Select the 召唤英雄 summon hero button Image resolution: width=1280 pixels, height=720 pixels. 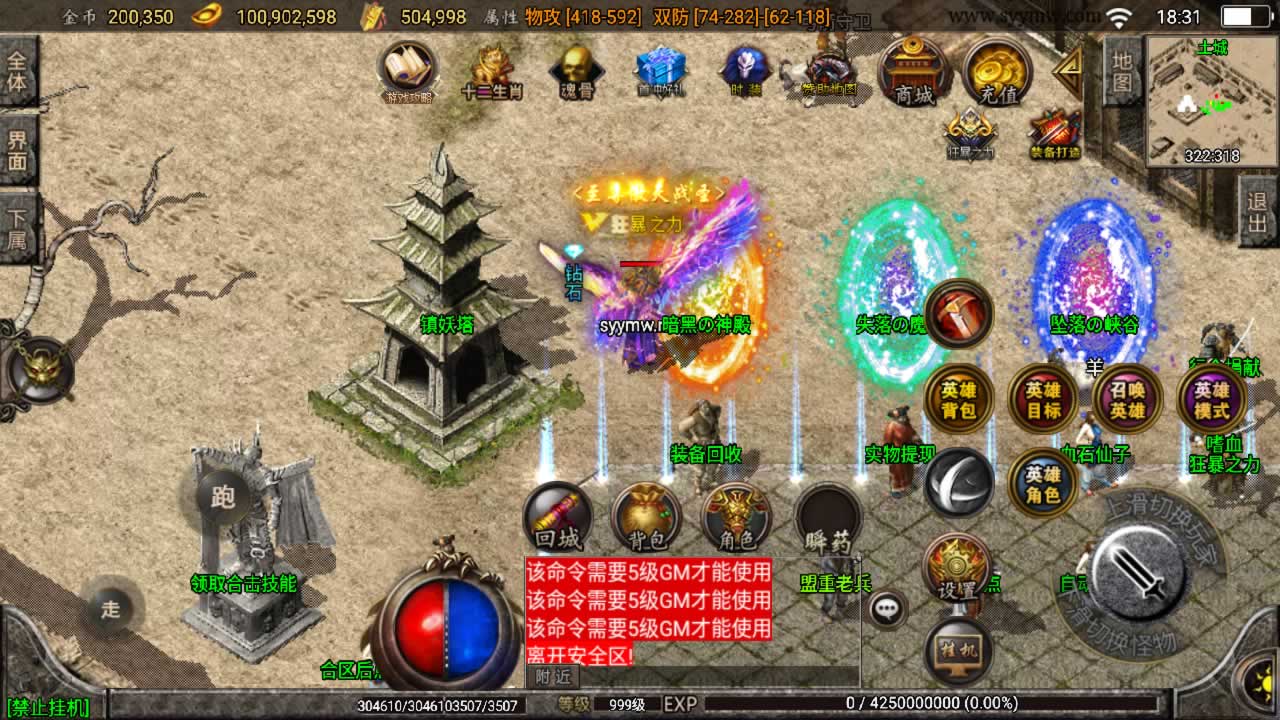[1127, 399]
